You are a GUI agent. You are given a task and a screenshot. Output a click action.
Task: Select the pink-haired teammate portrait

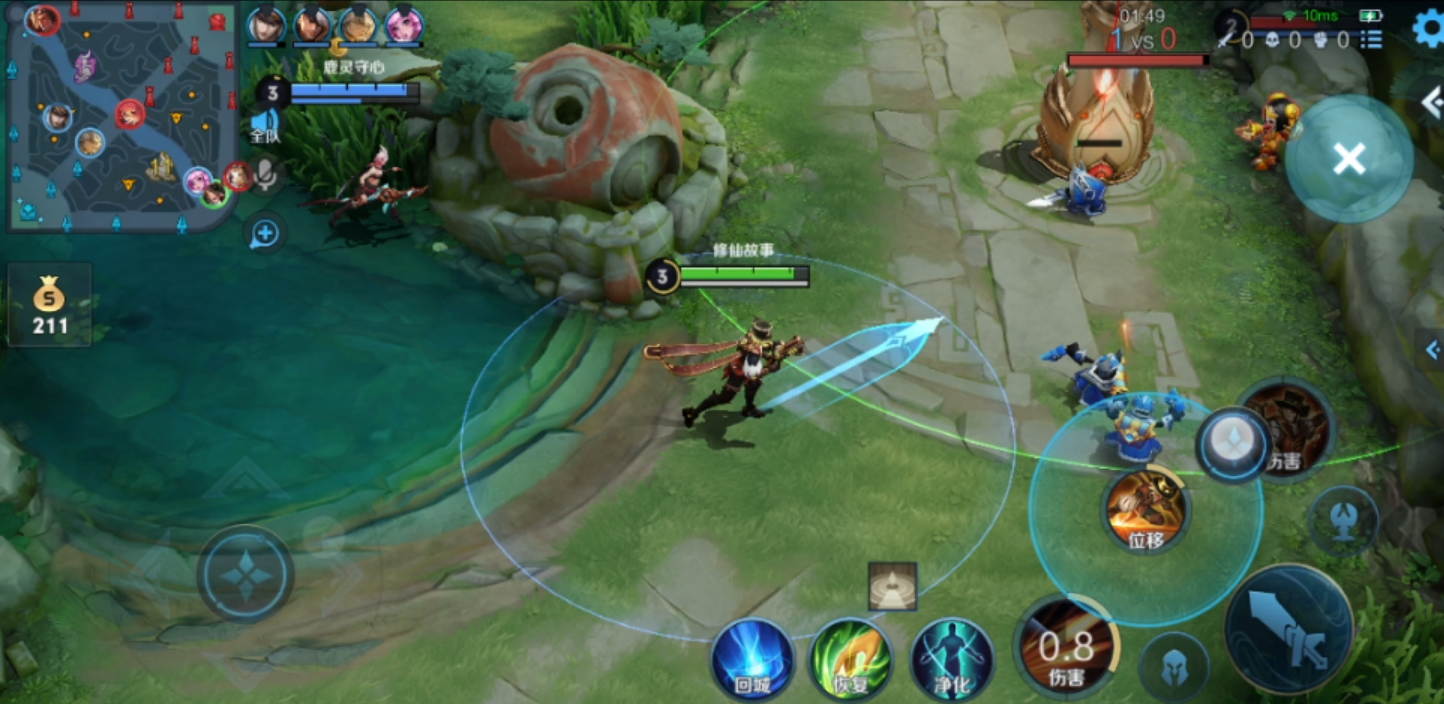404,25
